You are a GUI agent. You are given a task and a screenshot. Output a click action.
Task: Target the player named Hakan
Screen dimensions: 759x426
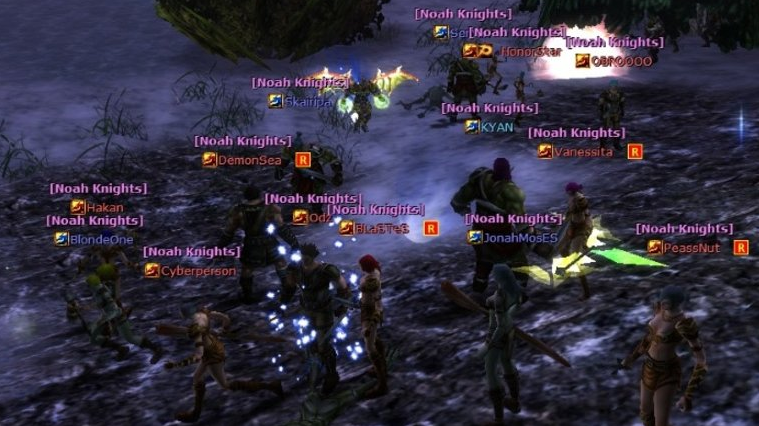104,207
